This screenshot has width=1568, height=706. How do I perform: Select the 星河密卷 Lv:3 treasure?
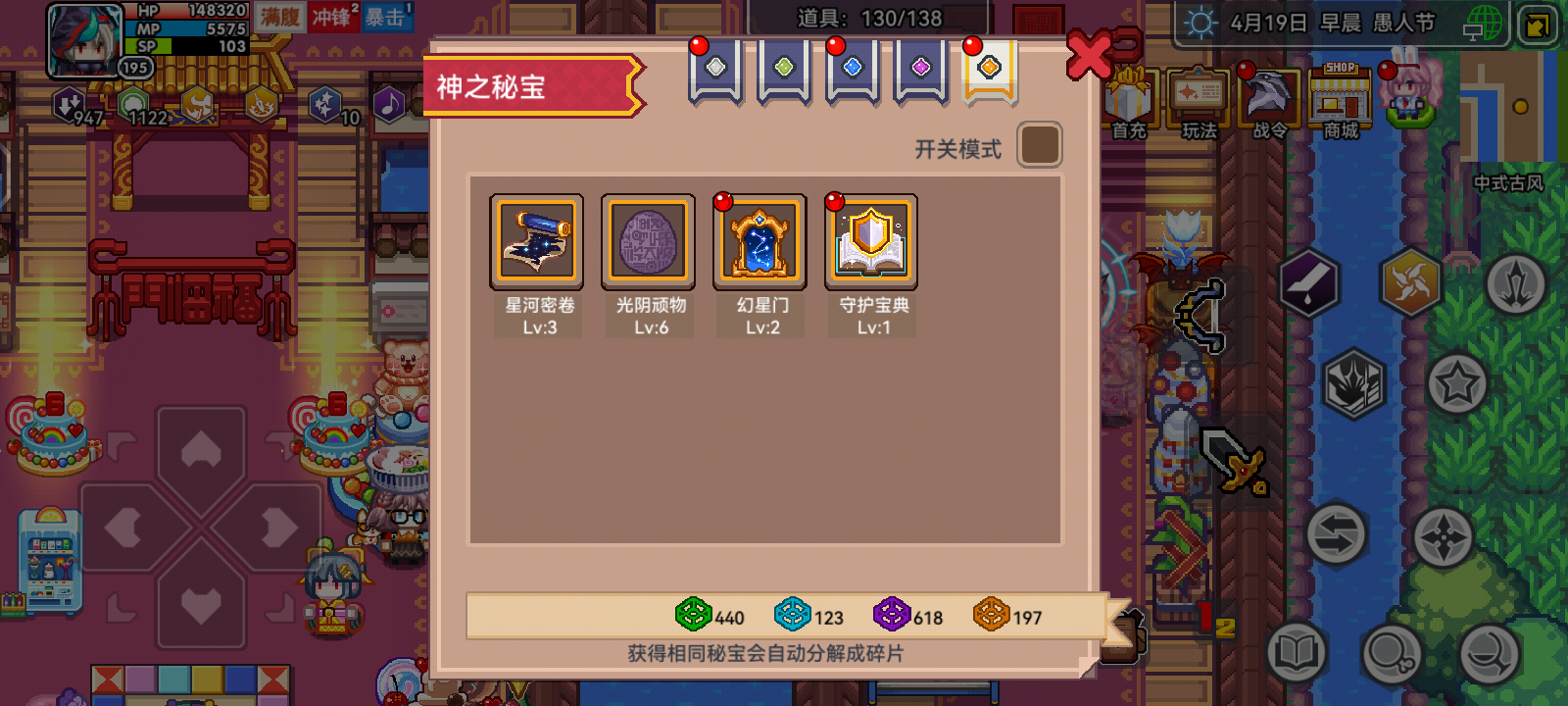[x=537, y=241]
